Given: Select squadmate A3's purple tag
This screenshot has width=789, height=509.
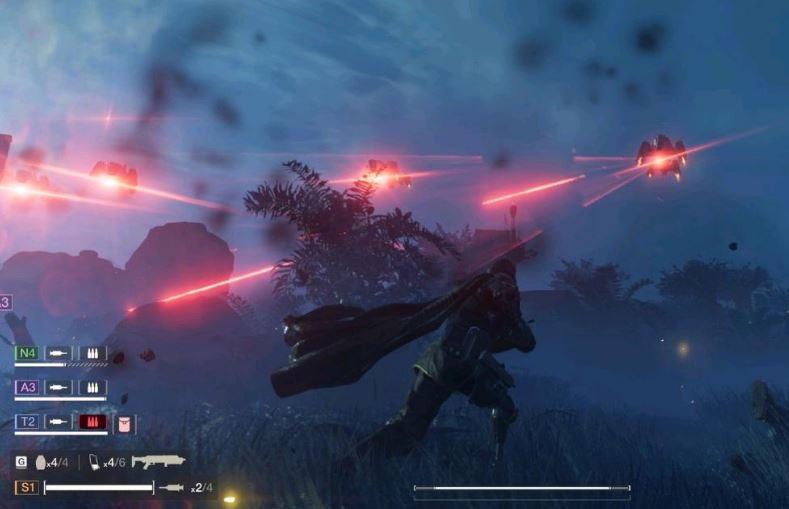Looking at the screenshot, I should pos(27,387).
